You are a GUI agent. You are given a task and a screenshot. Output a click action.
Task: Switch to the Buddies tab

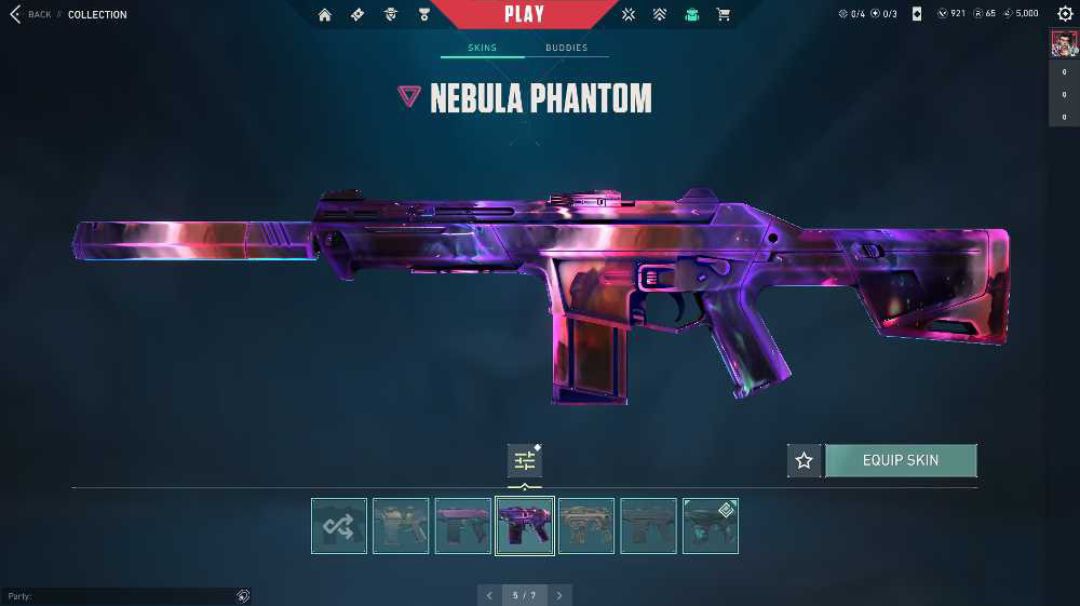coord(566,48)
